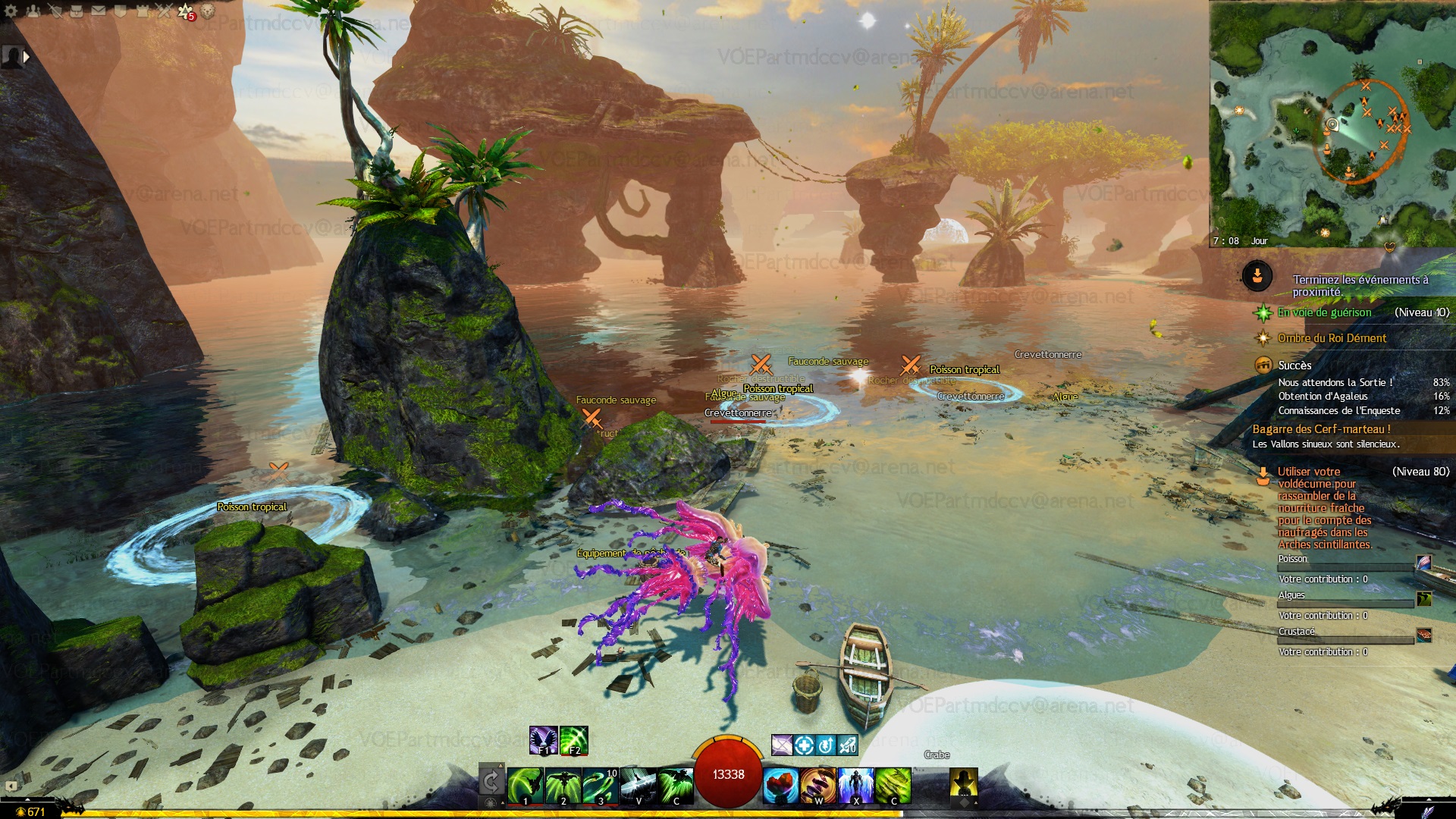Open the game menu gear icon

coord(11,11)
